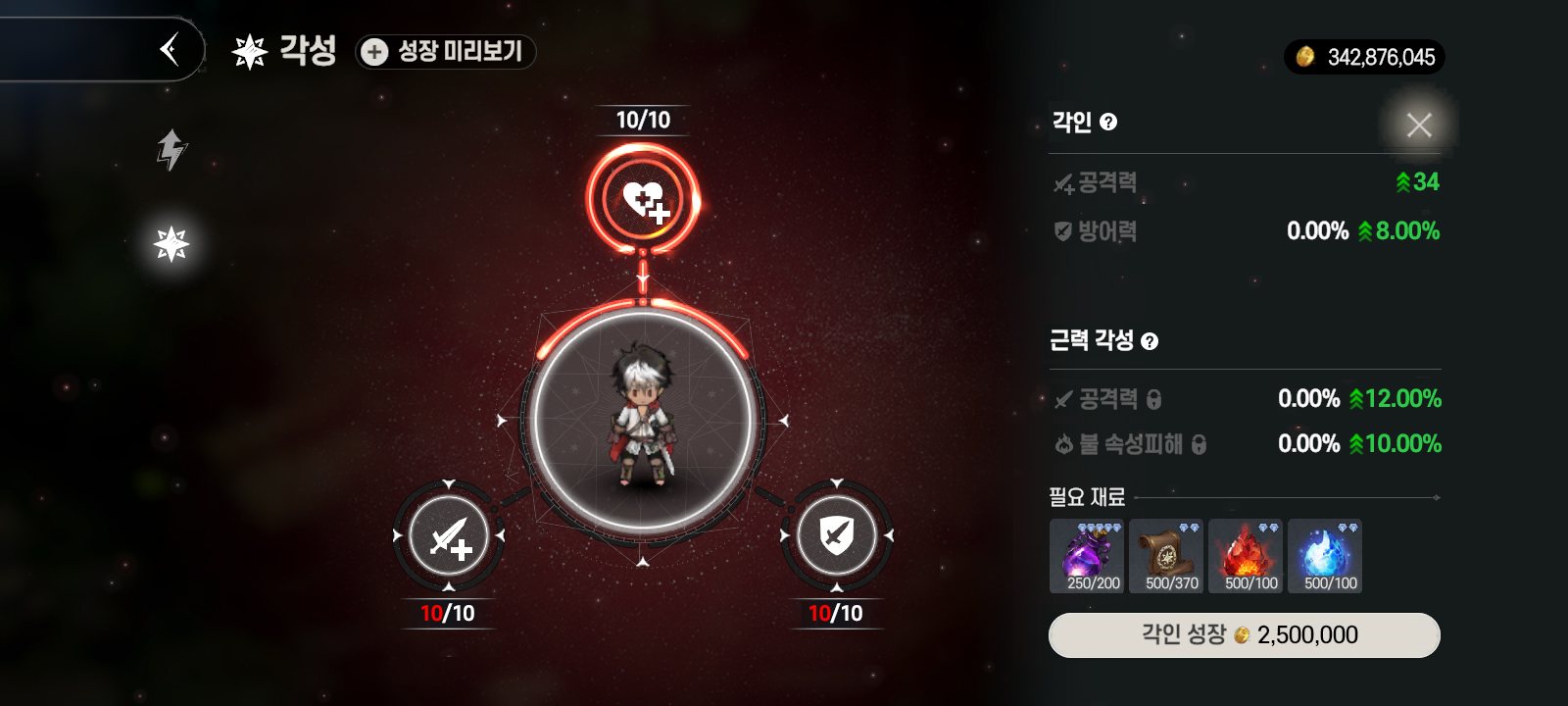Close the 각인 details panel

(x=1418, y=125)
